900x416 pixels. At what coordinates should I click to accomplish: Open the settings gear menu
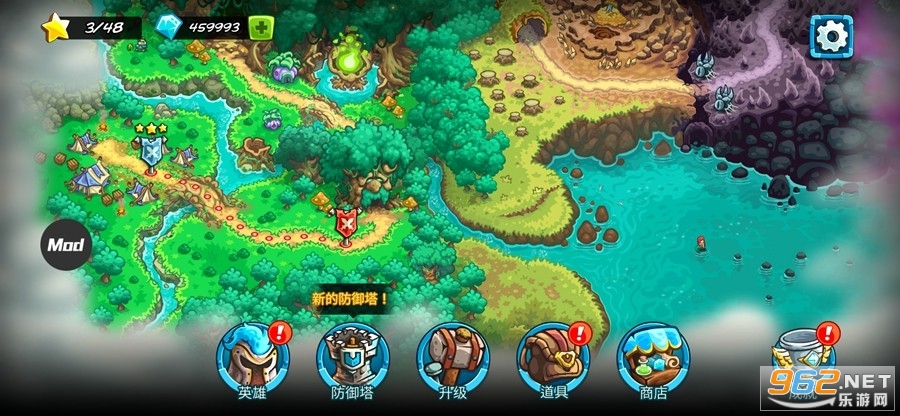click(x=830, y=37)
